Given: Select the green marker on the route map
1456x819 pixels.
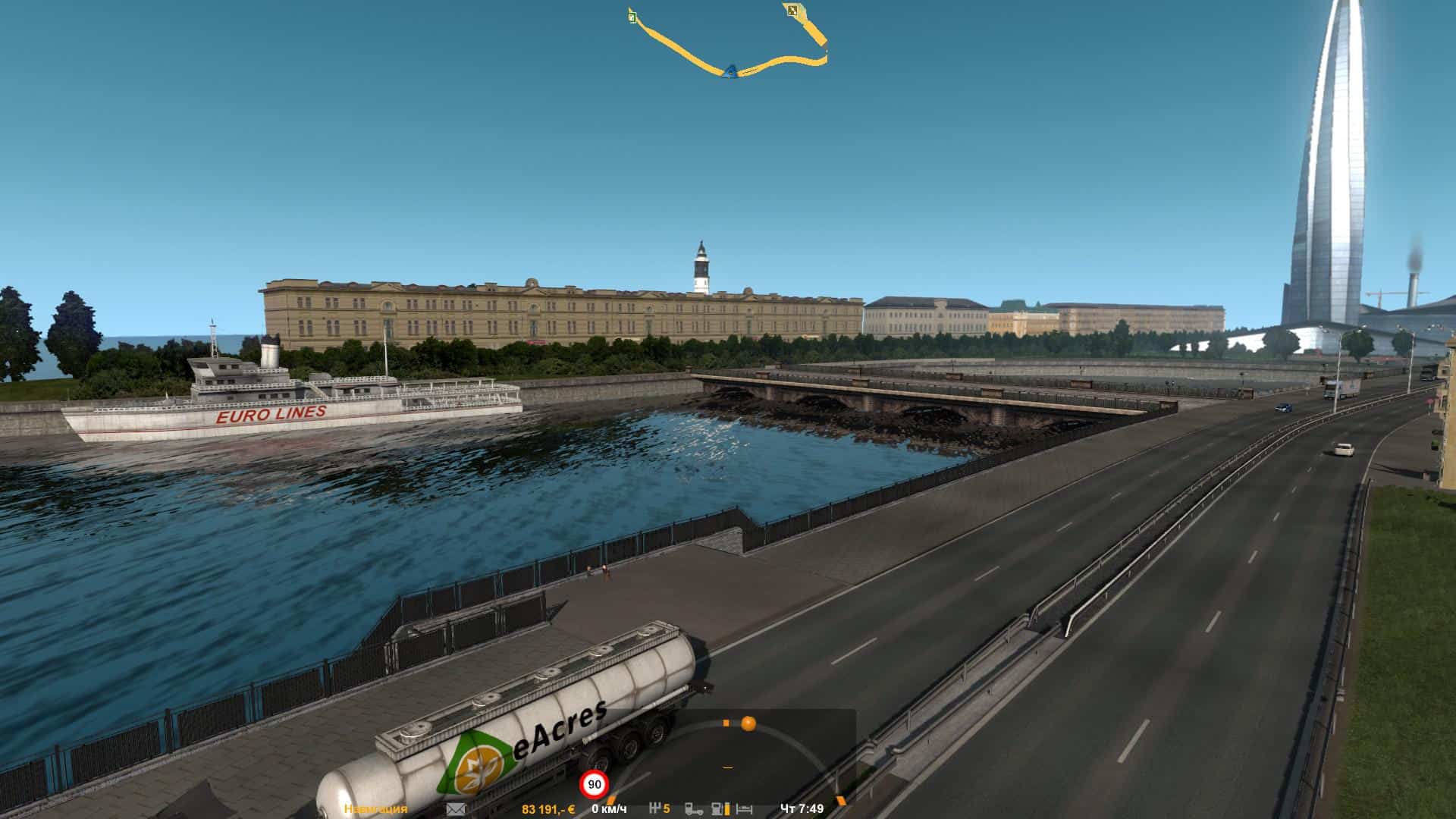Looking at the screenshot, I should pos(632,15).
